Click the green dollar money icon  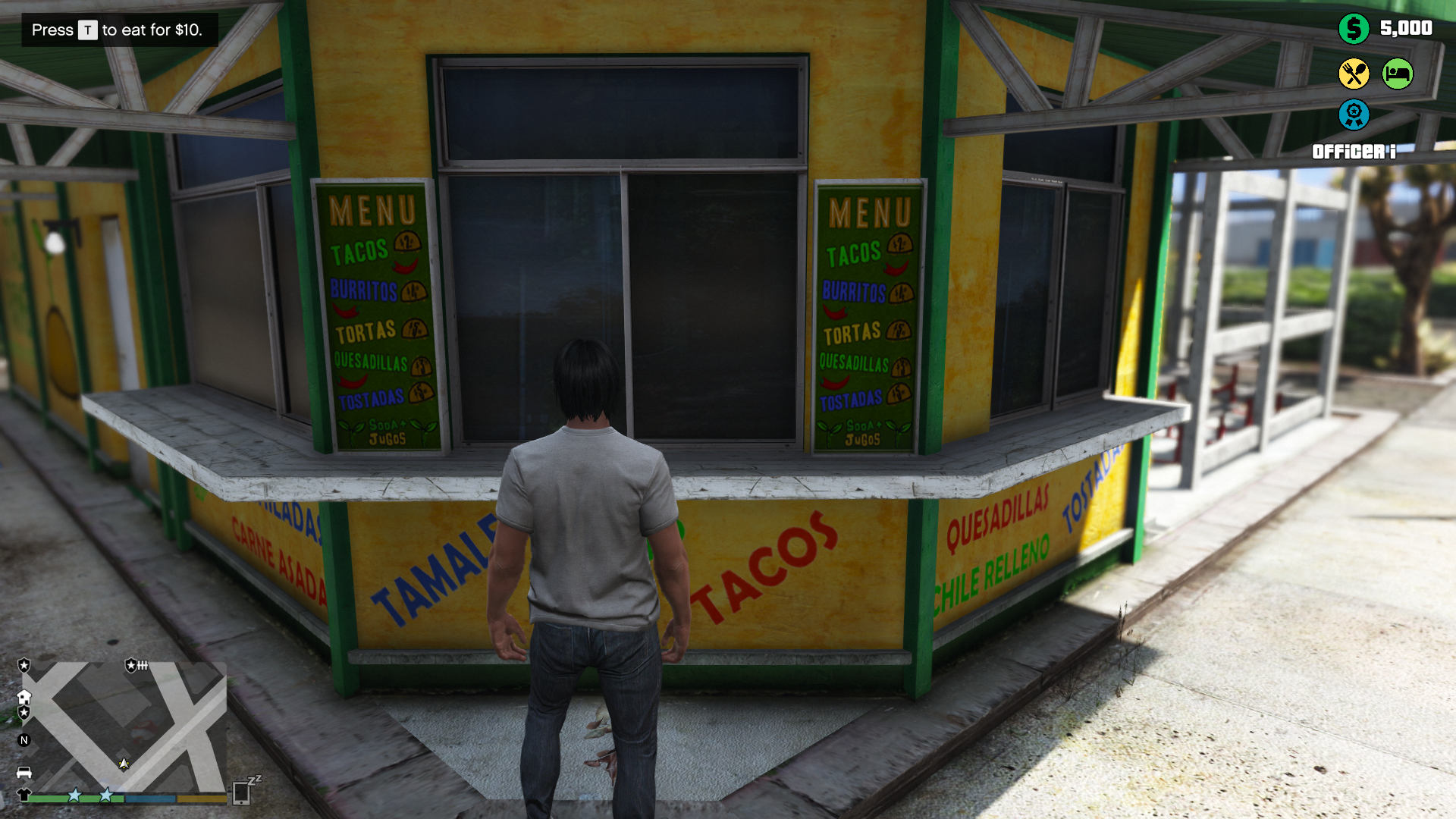[x=1354, y=29]
